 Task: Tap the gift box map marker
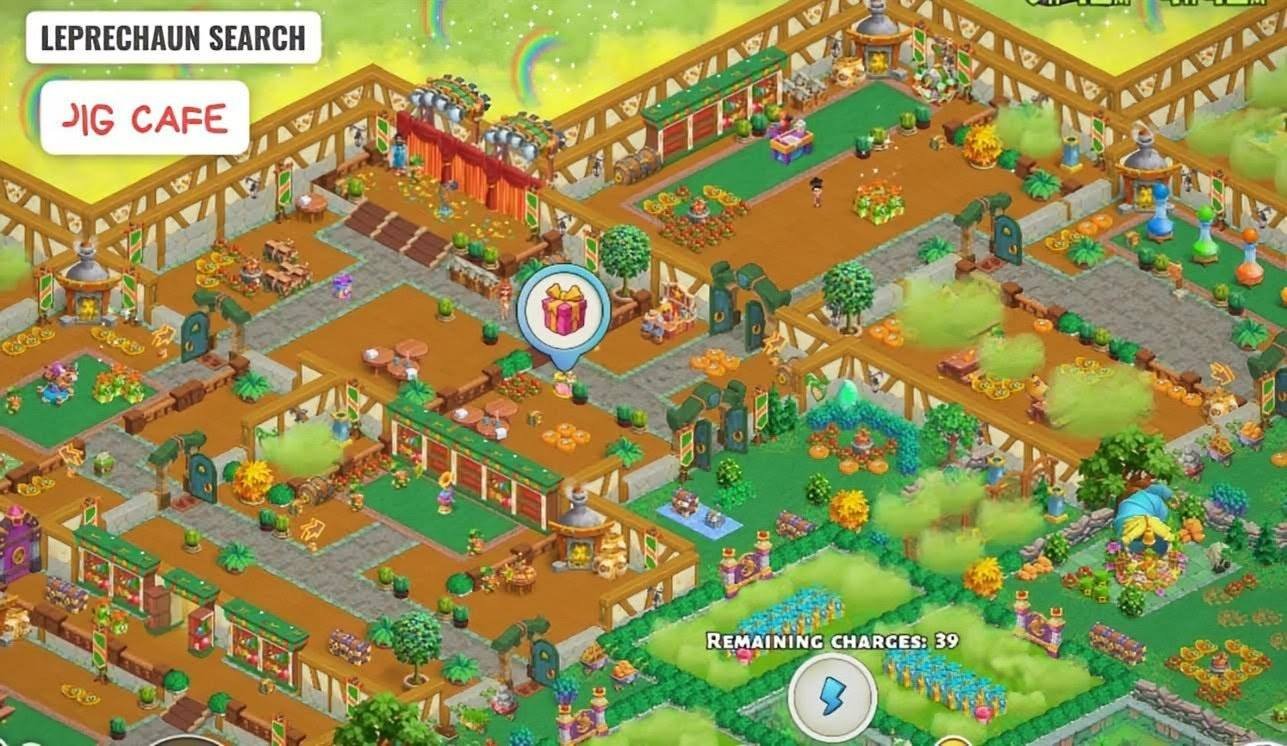click(x=564, y=310)
